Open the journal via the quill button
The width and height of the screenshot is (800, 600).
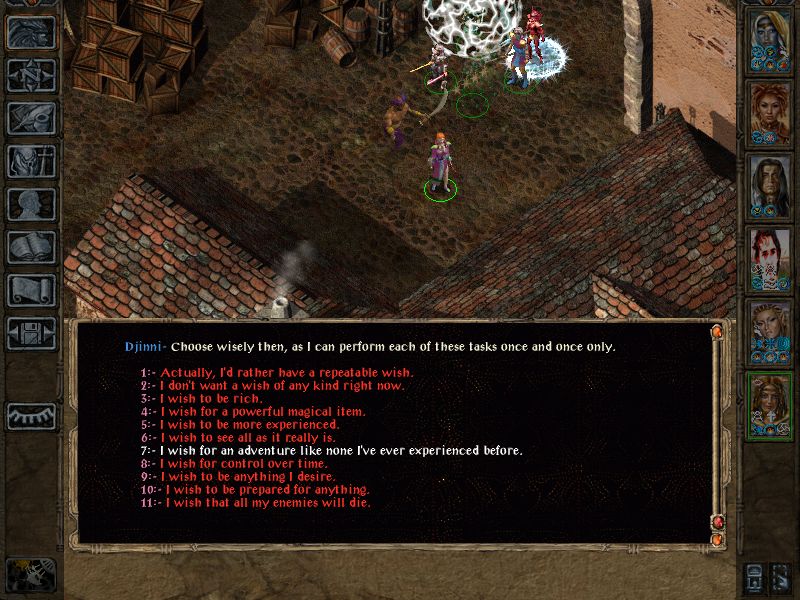click(31, 118)
